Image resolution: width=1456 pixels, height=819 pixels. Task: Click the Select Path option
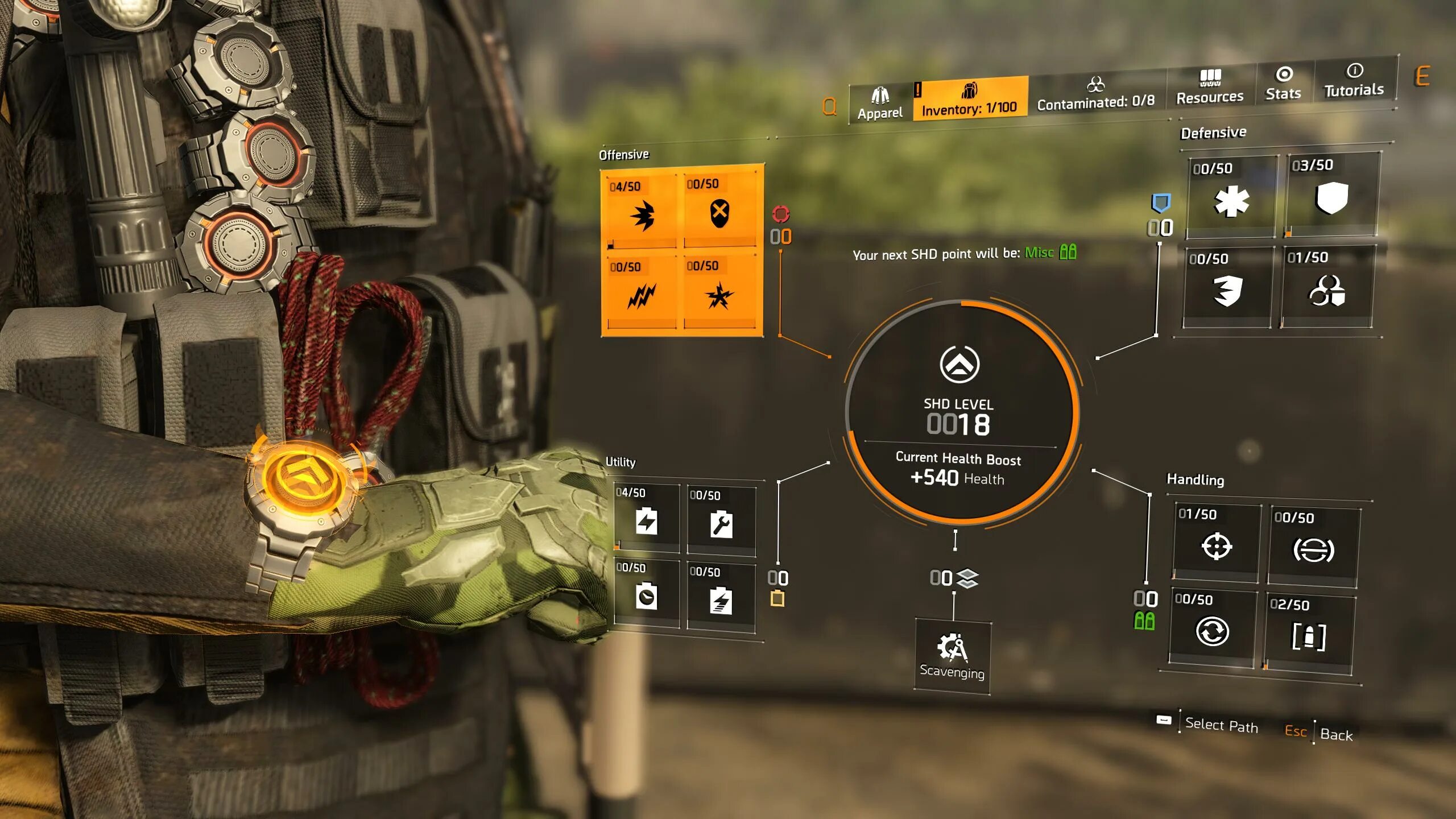click(1221, 725)
